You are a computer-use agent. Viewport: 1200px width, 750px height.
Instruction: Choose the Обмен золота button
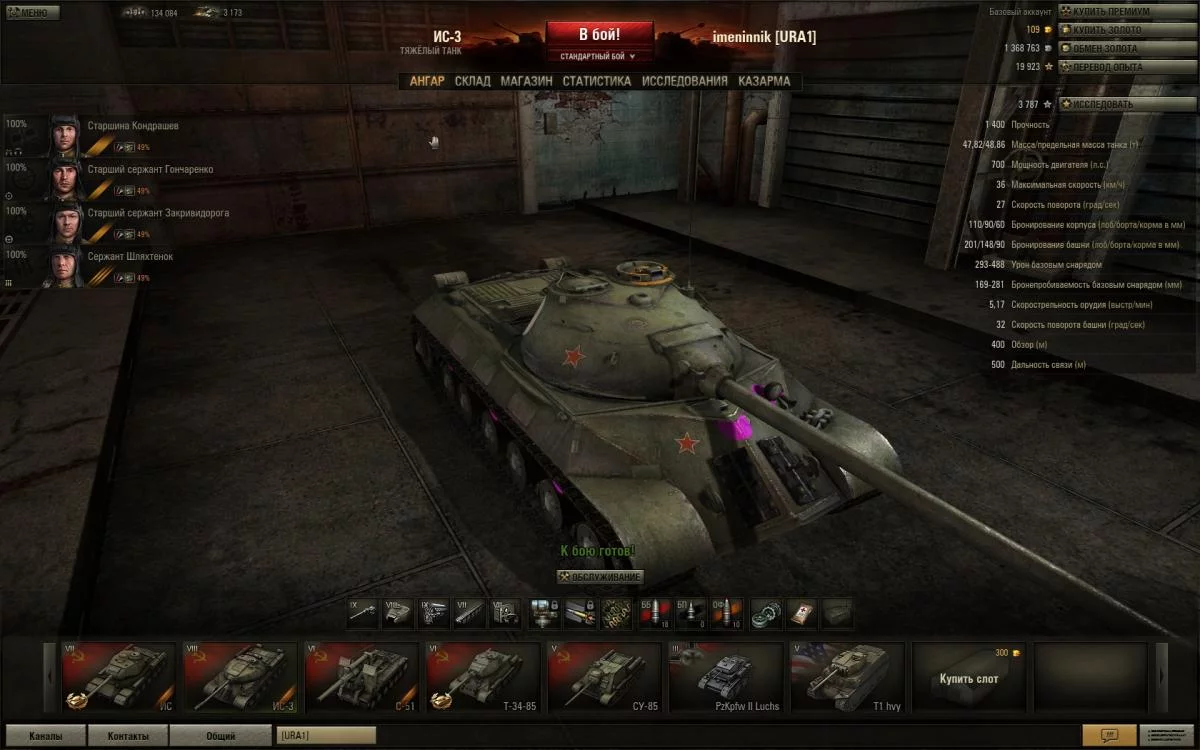pos(1112,48)
